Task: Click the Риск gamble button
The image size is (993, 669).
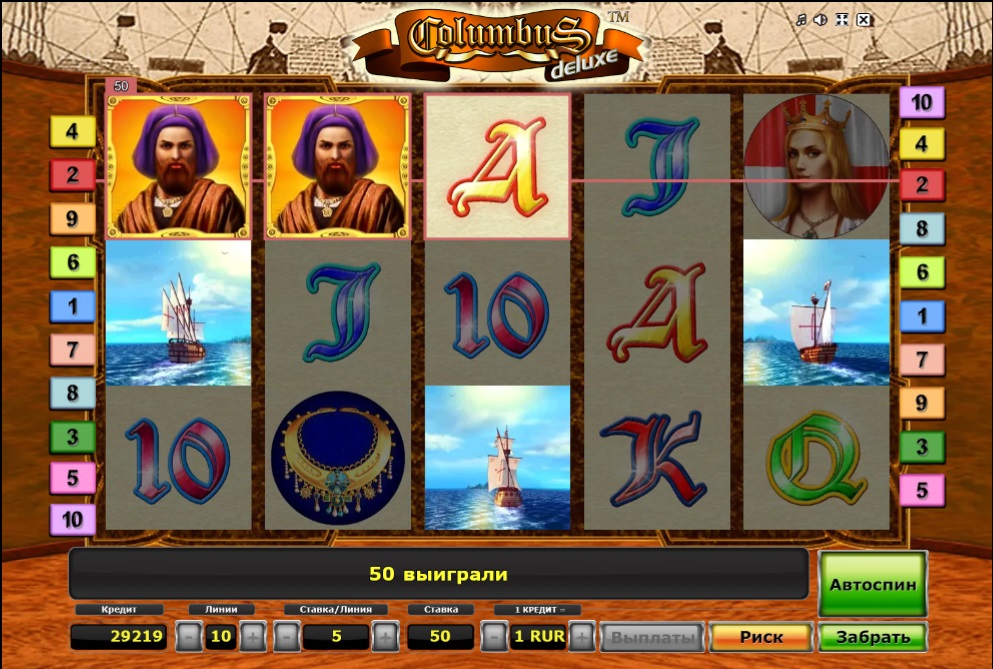Action: pos(760,636)
